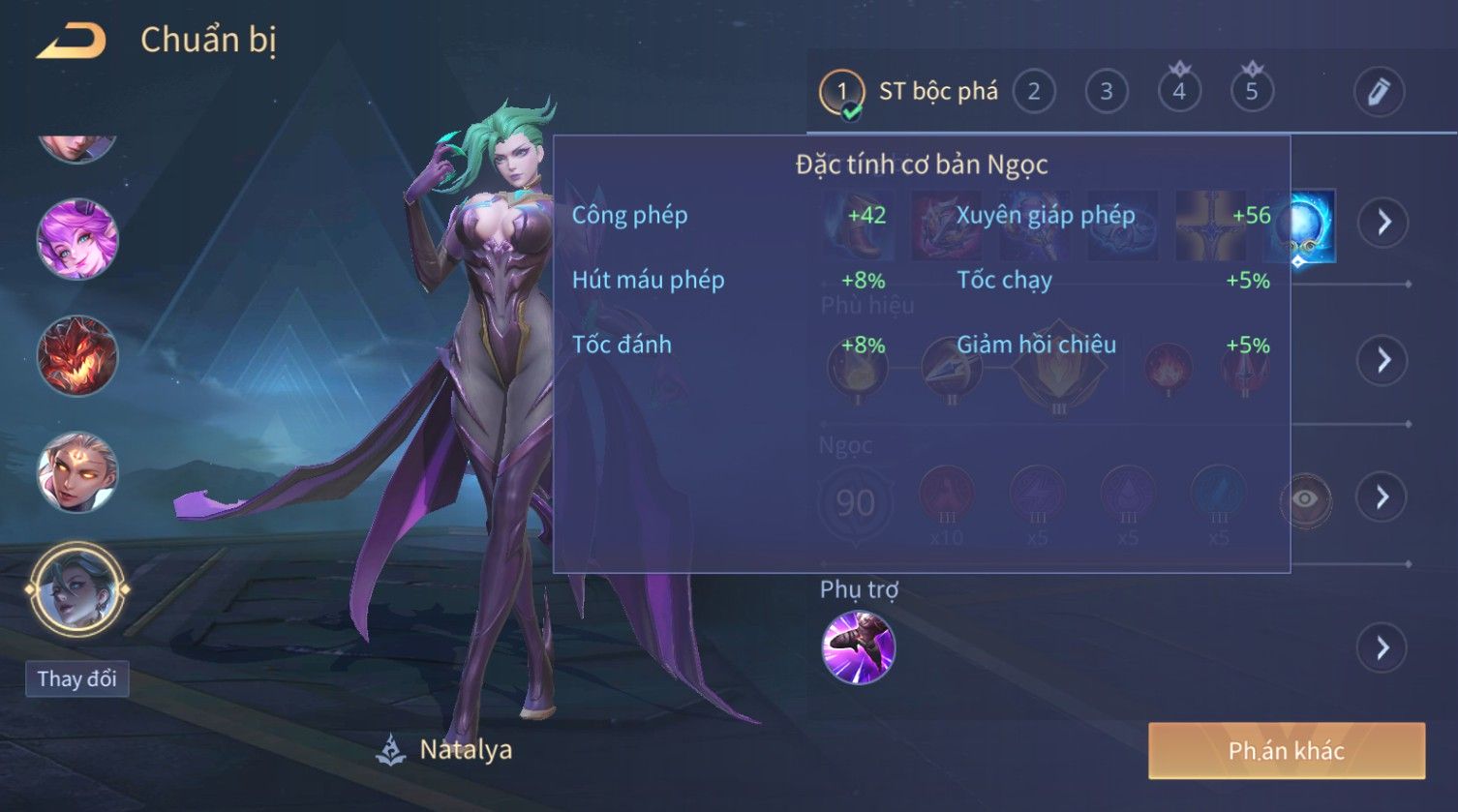Viewport: 1458px width, 812px height.
Task: Toggle the arcana eye visibility icon
Action: [x=1305, y=499]
